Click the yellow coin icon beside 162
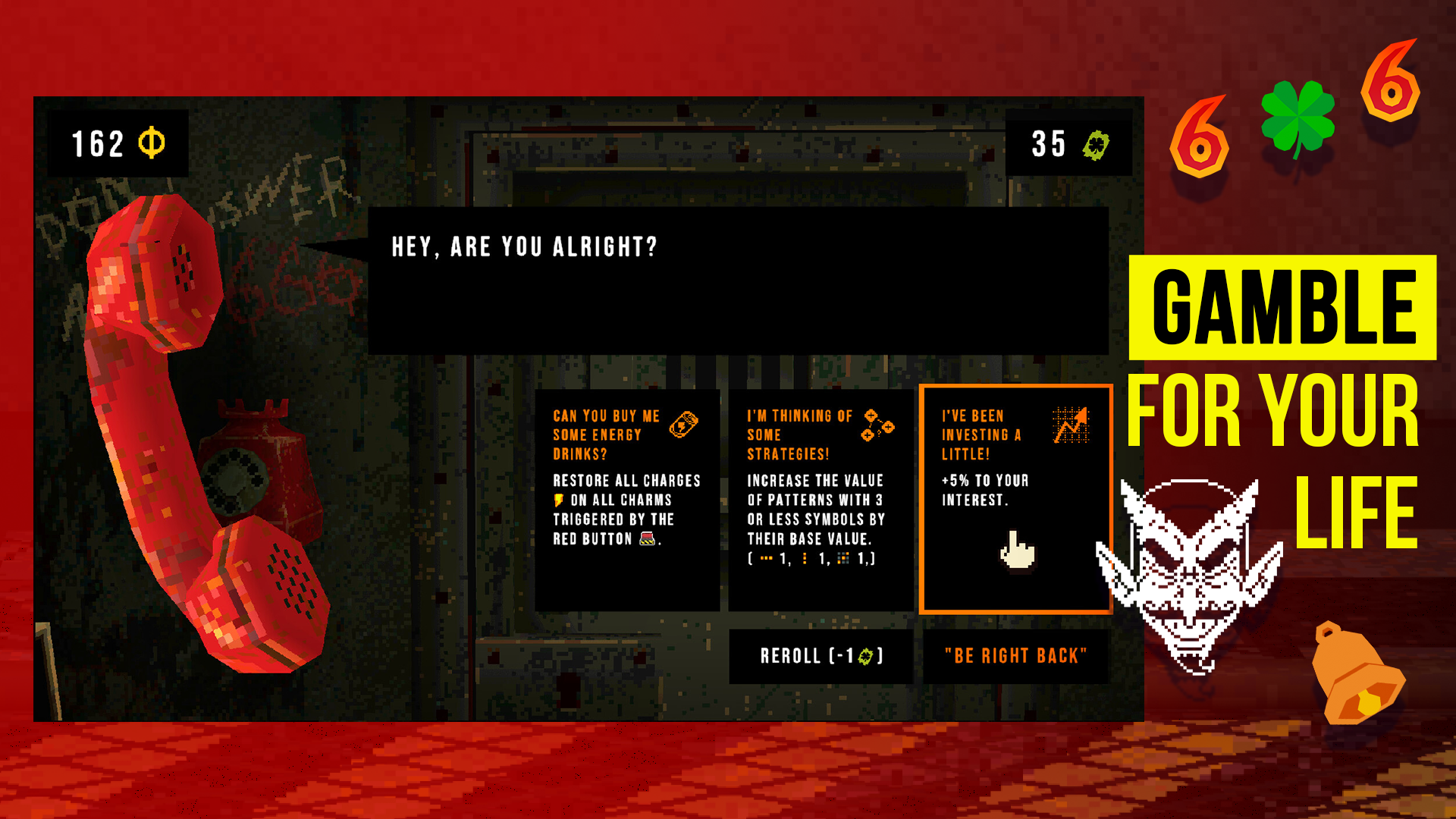This screenshot has height=819, width=1456. [151, 141]
